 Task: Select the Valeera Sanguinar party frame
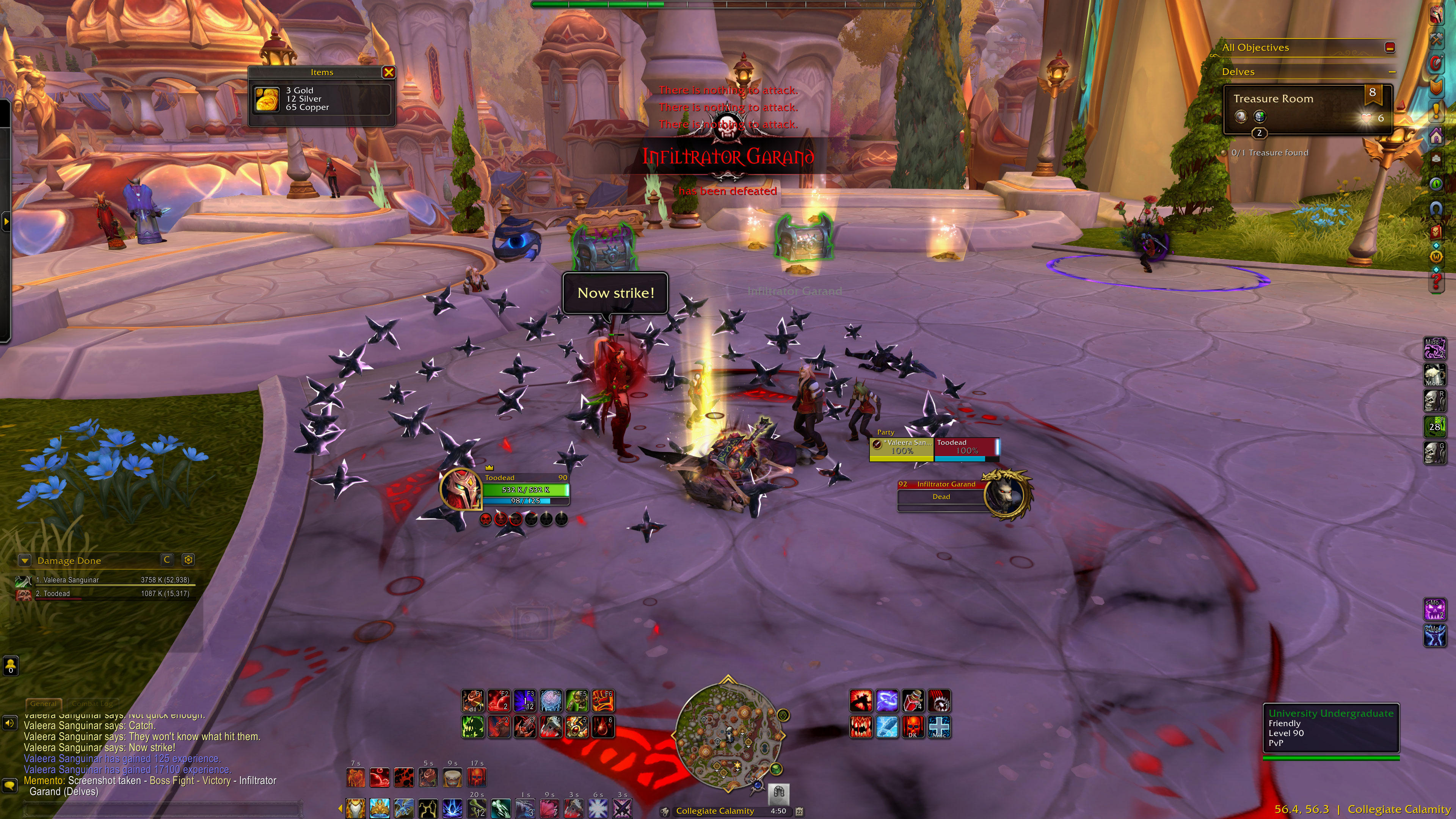(902, 447)
